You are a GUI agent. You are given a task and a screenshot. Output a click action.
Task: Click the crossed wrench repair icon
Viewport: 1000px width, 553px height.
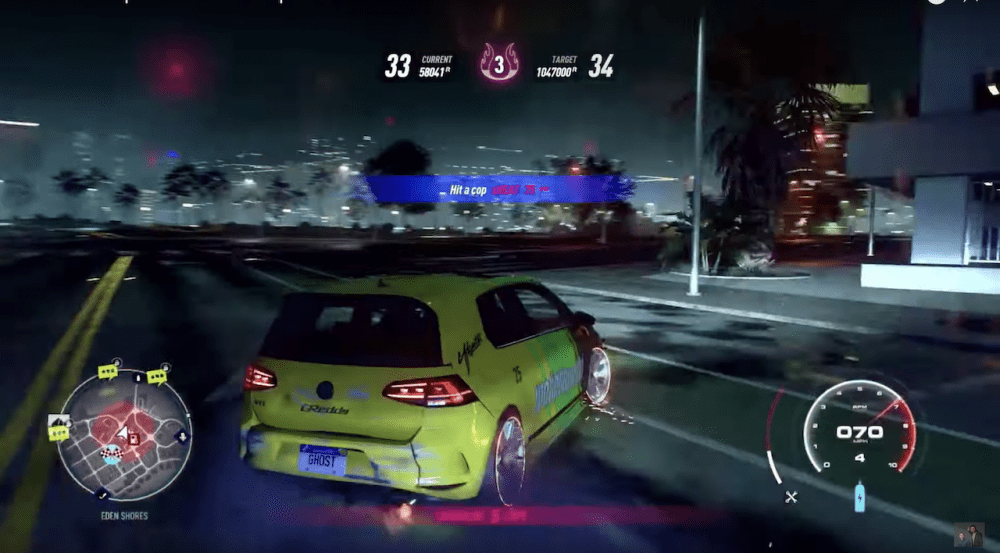point(792,496)
